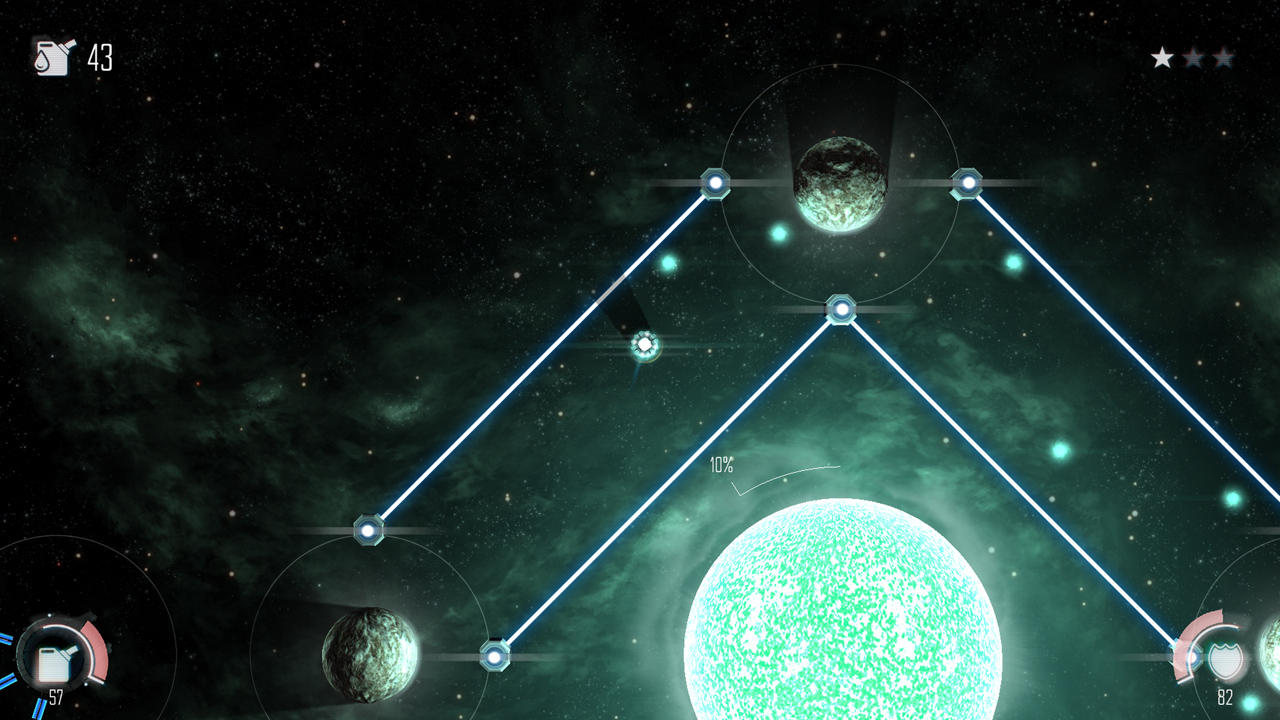
Task: Select the glowing node at the laser apex
Action: 841,309
